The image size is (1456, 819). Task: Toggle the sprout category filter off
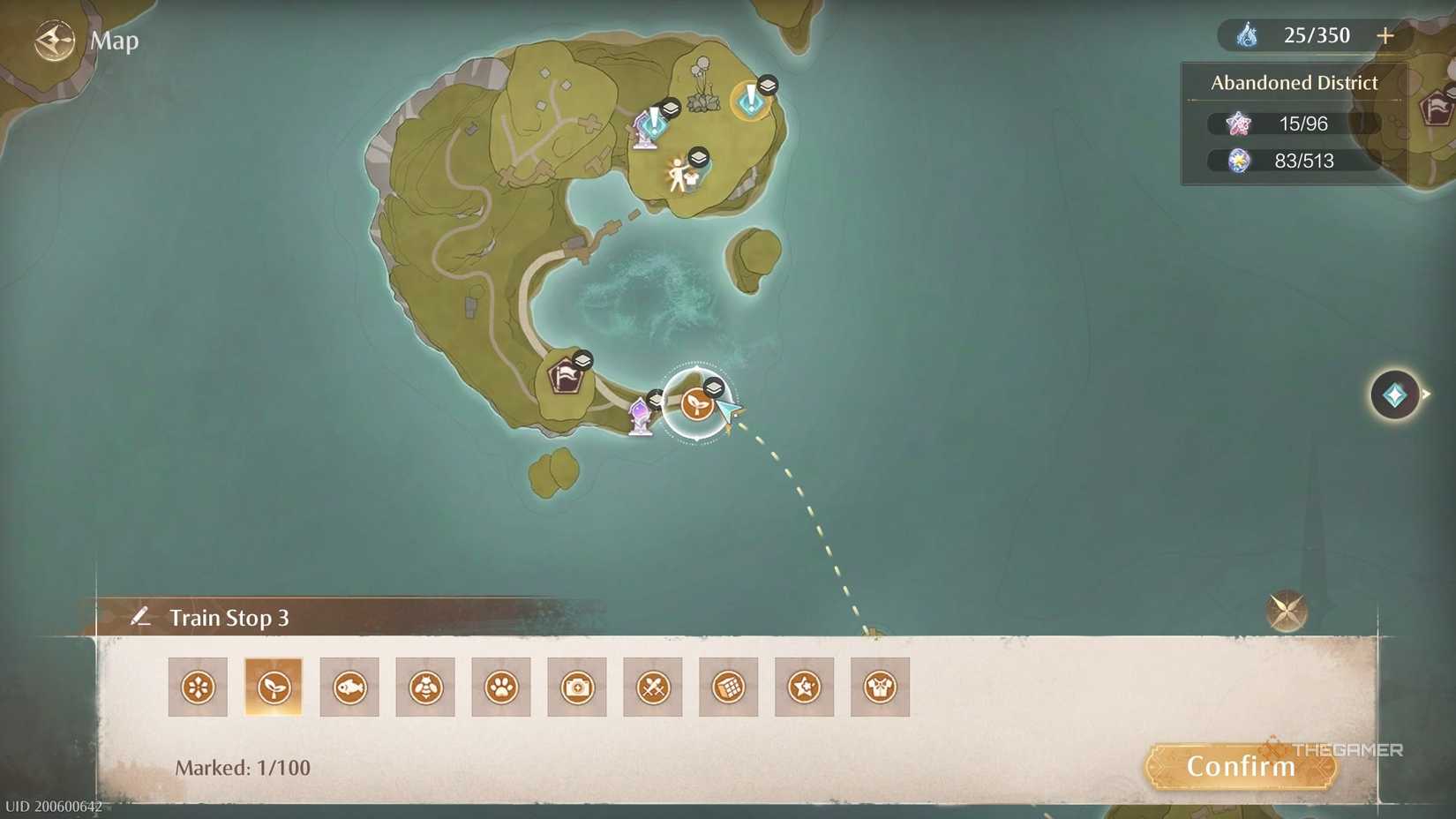tap(274, 687)
